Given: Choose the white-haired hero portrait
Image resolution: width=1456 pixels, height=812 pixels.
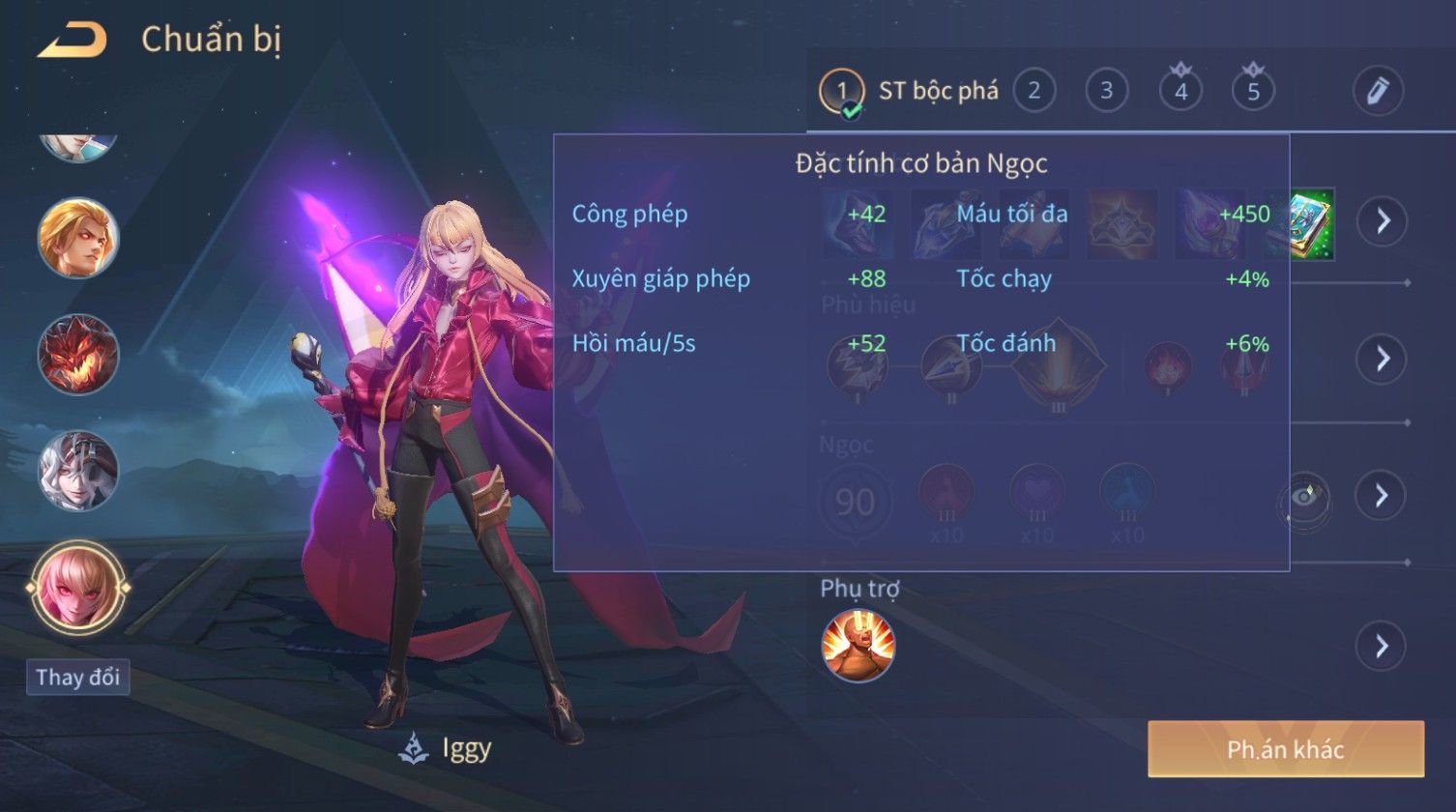Looking at the screenshot, I should (x=78, y=471).
